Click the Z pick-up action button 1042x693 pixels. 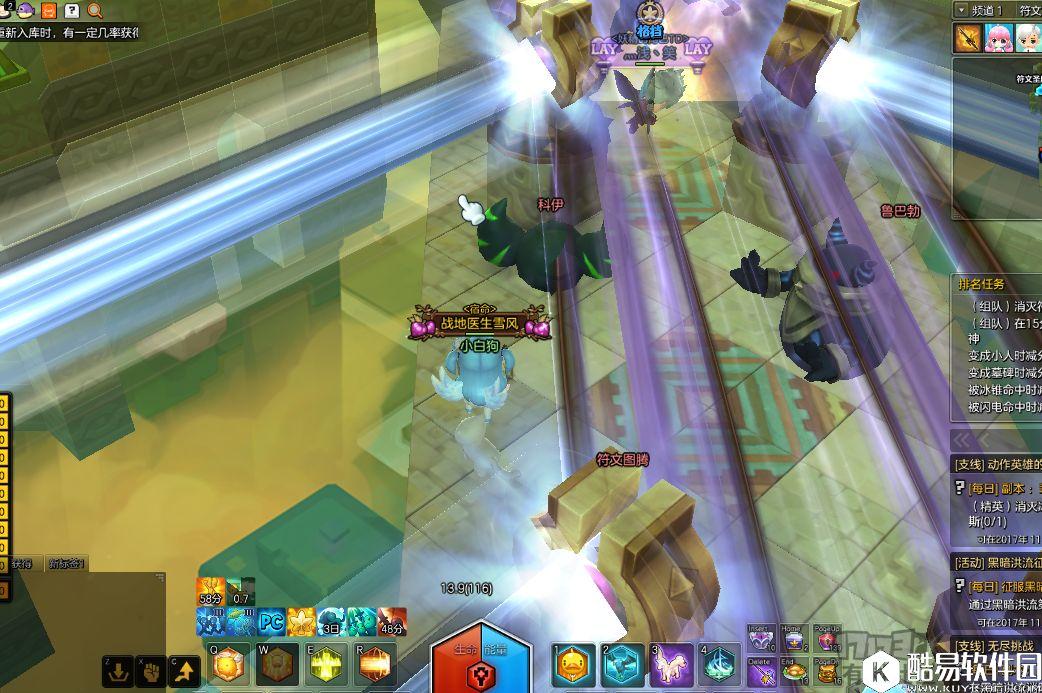[x=118, y=671]
